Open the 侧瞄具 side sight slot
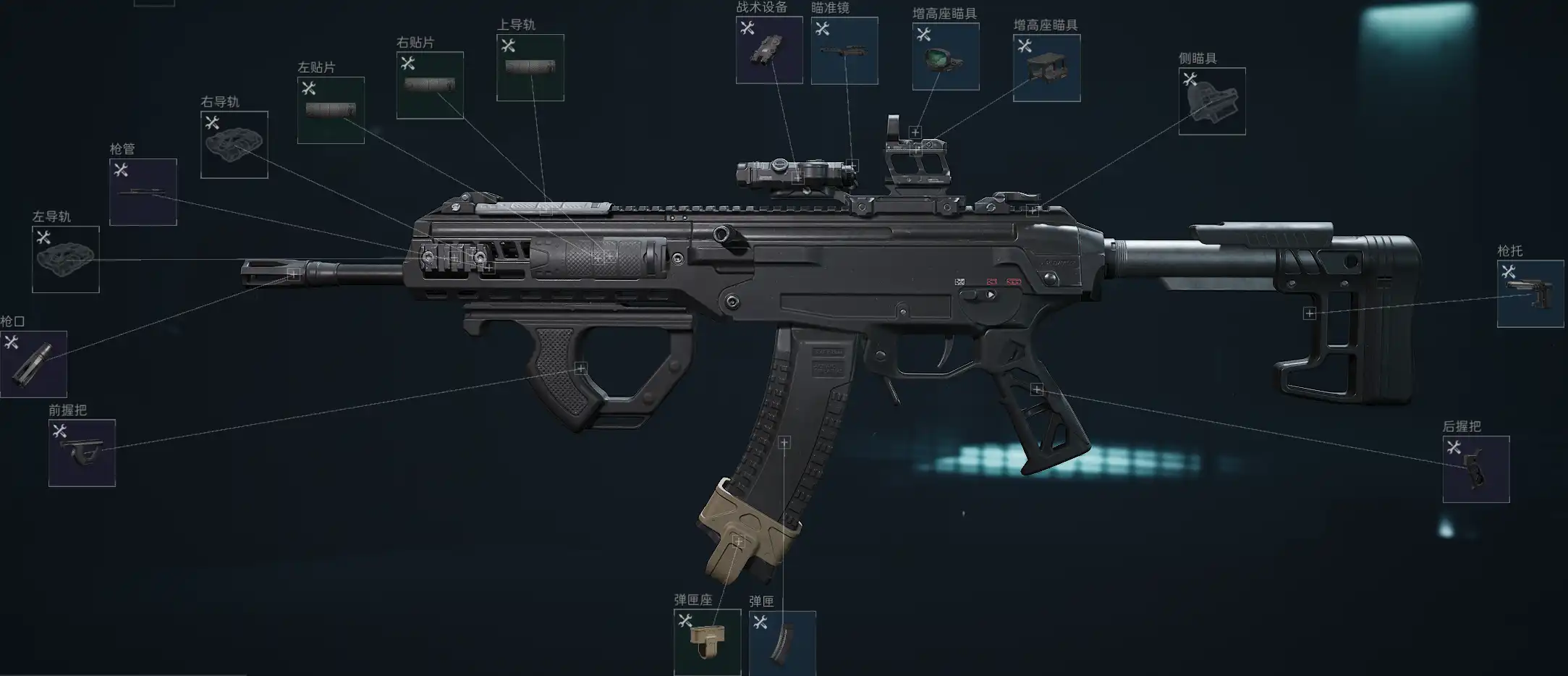The width and height of the screenshot is (1568, 676). (1212, 101)
